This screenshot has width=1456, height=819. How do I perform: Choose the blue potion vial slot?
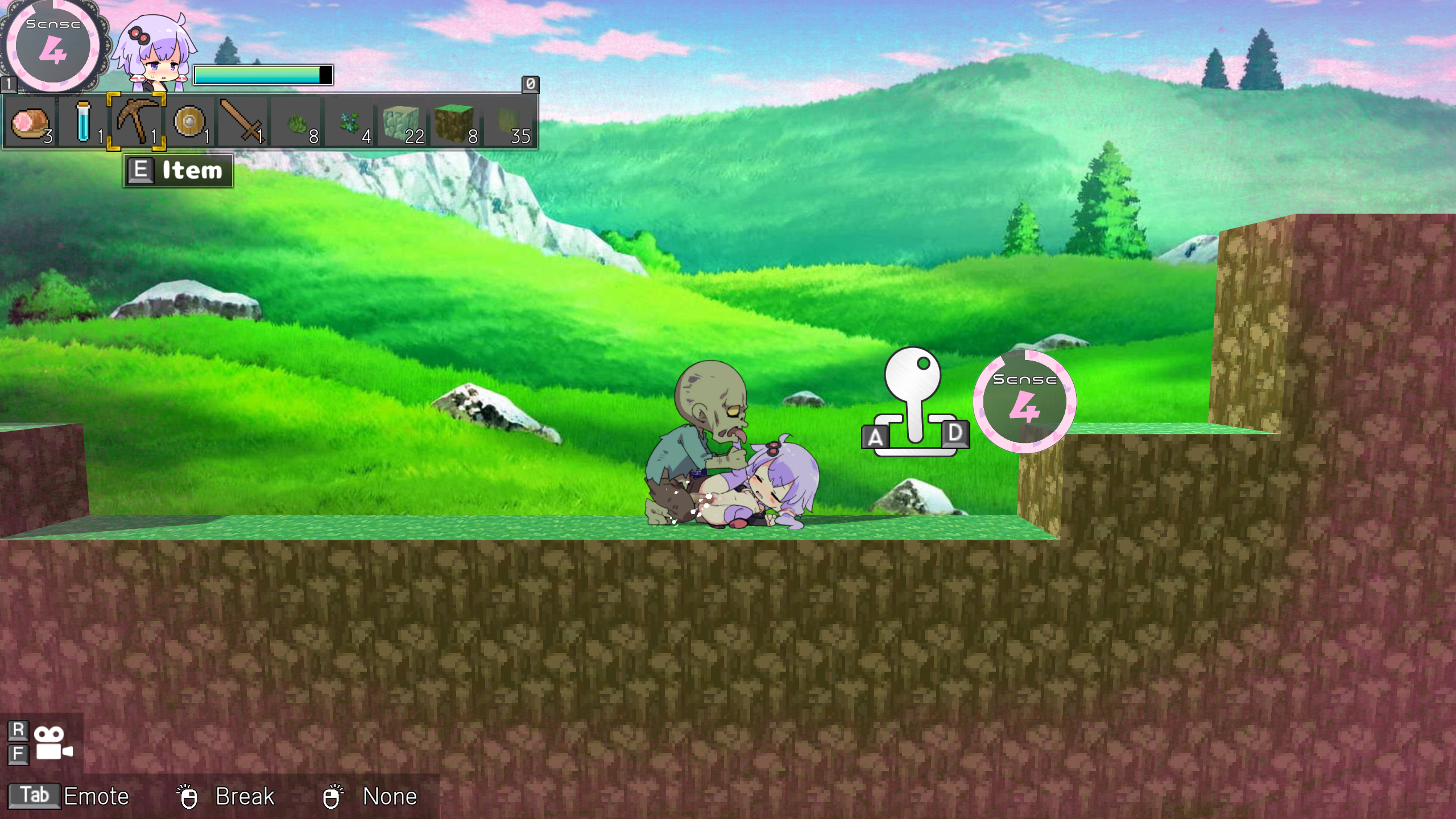[84, 122]
